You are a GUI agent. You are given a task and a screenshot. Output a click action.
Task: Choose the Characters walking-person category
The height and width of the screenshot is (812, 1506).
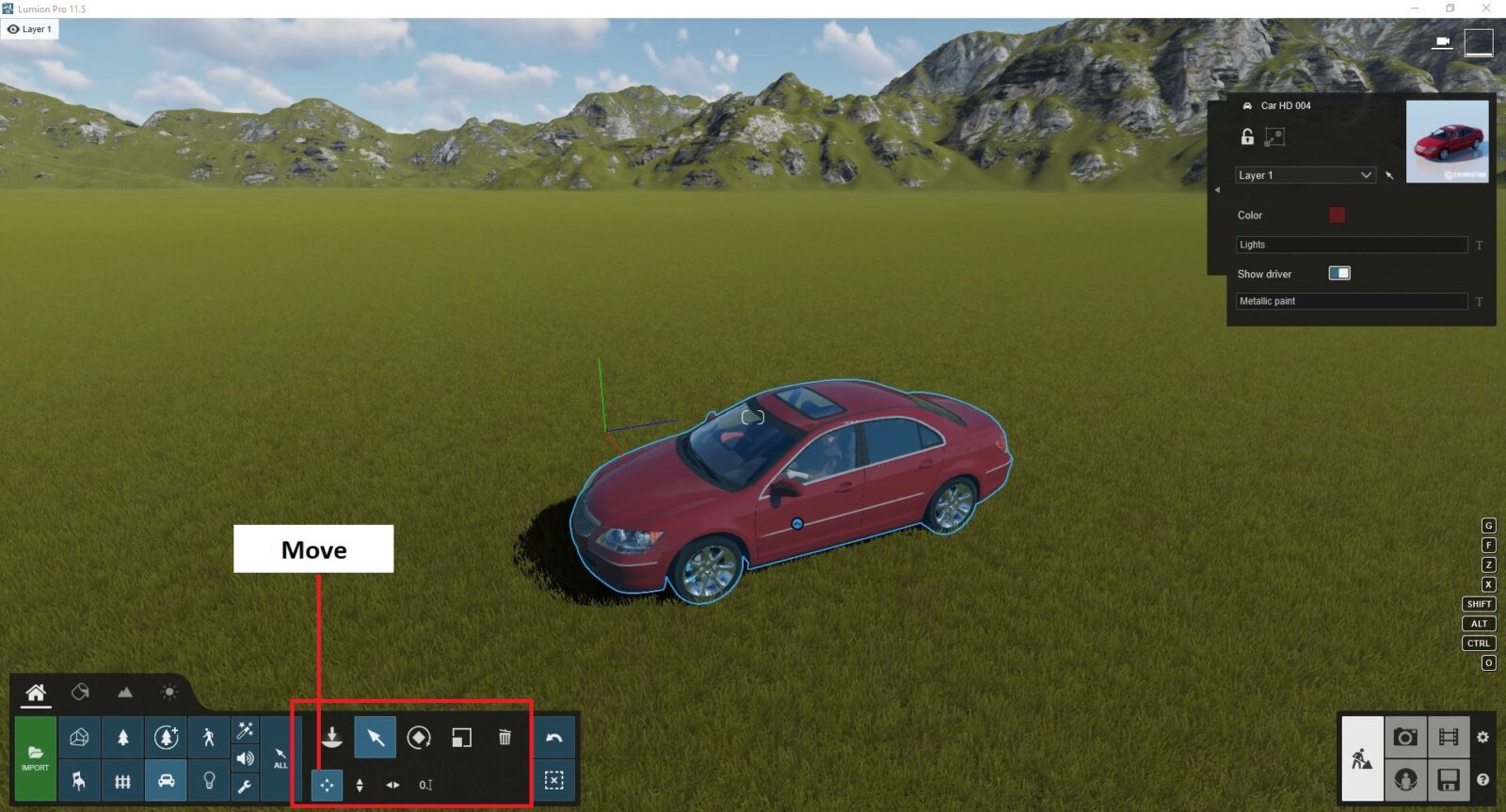(x=209, y=738)
